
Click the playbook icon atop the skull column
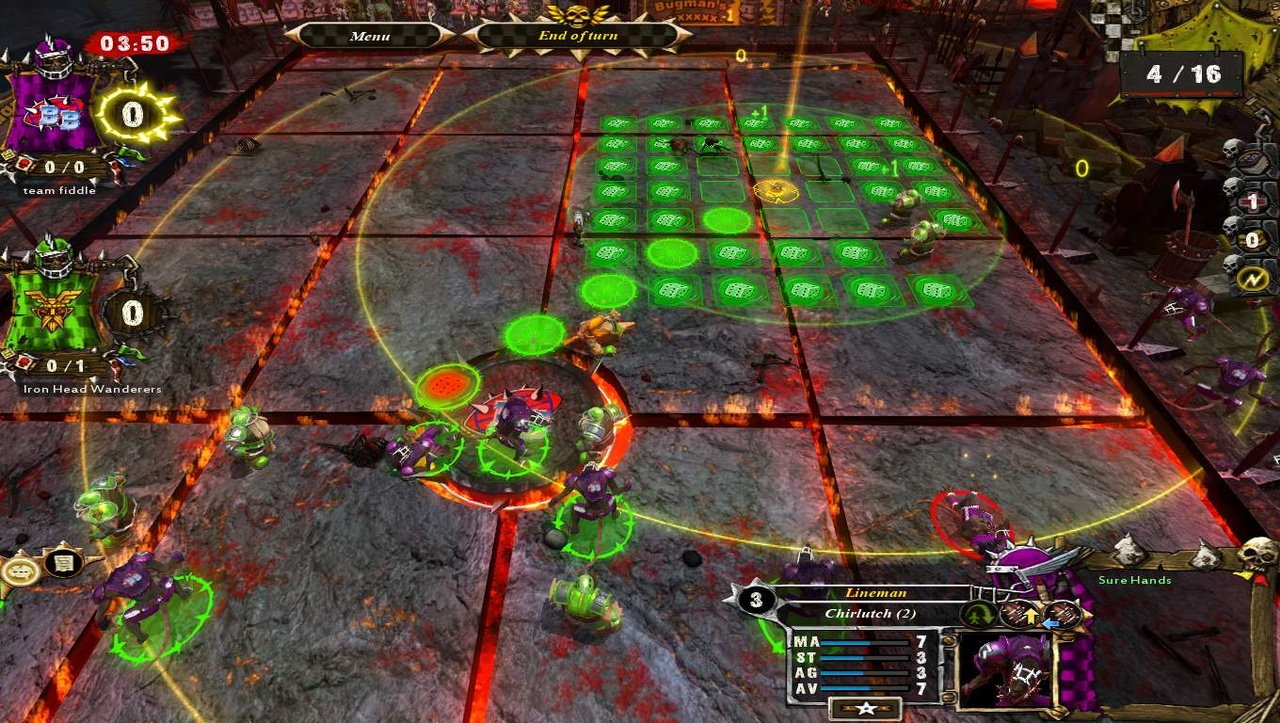click(1251, 161)
